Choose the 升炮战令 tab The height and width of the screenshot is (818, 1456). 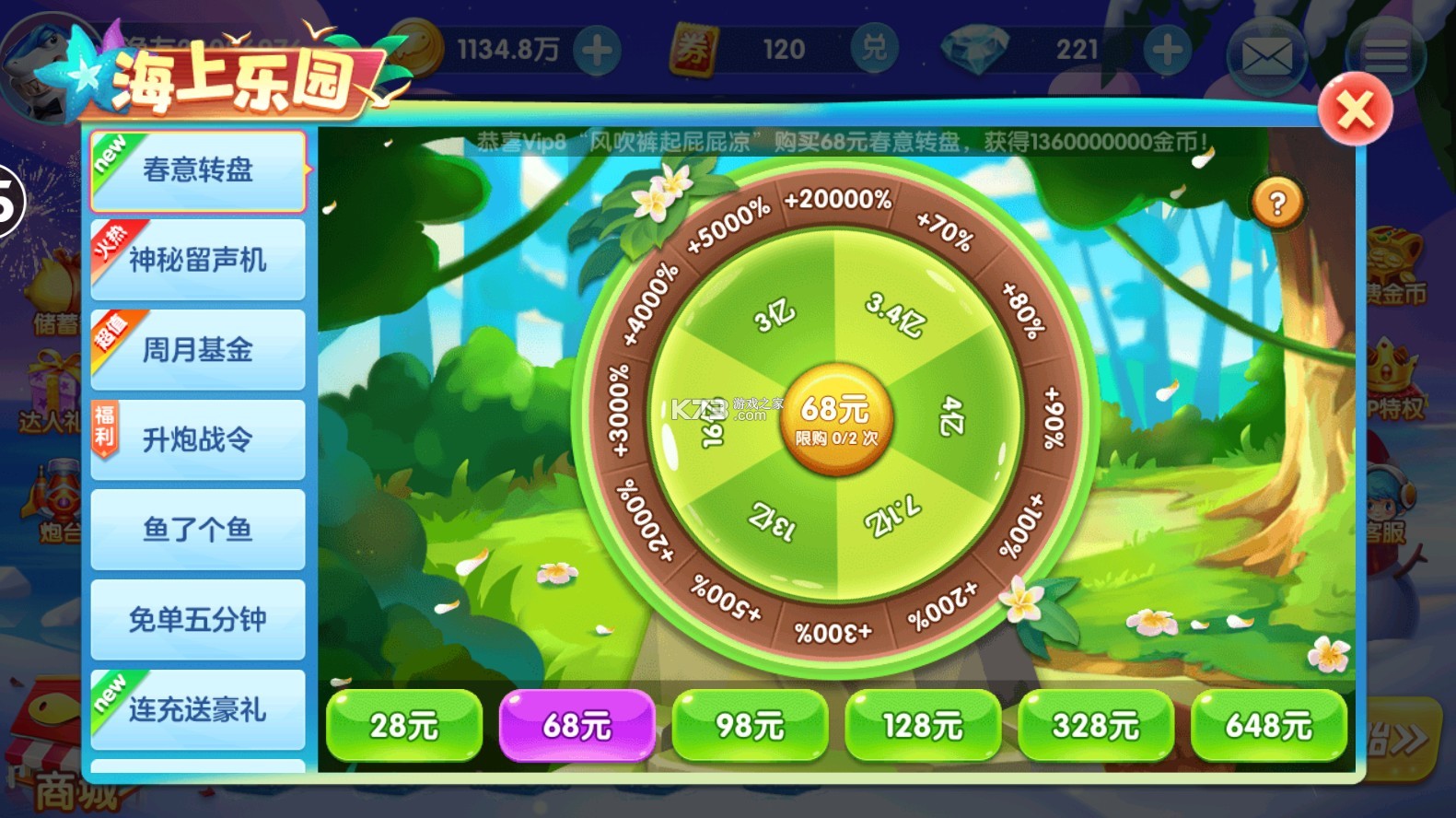198,439
